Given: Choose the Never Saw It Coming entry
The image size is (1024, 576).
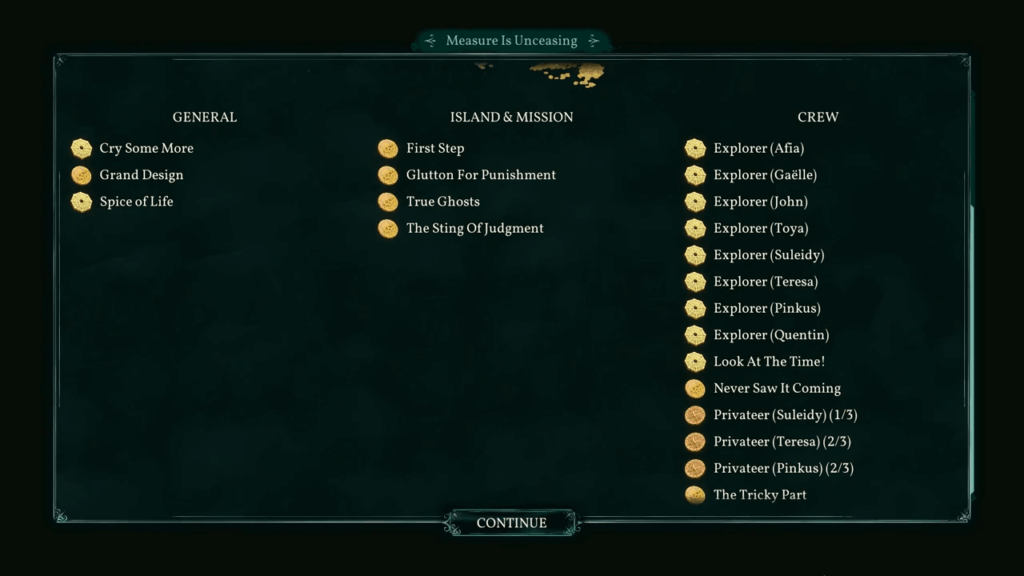Looking at the screenshot, I should (x=776, y=389).
